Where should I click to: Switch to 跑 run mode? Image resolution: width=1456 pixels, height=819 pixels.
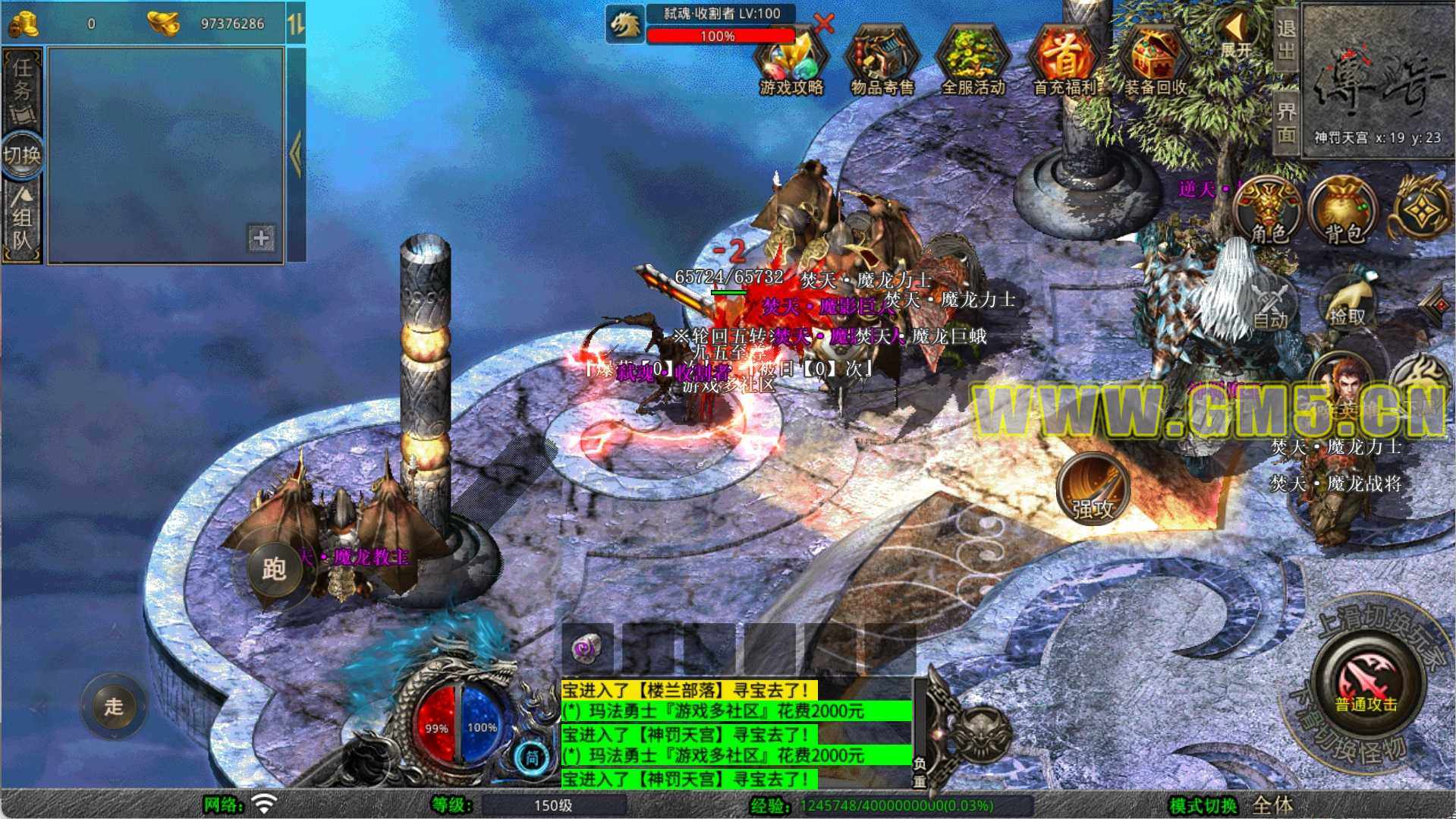point(274,569)
